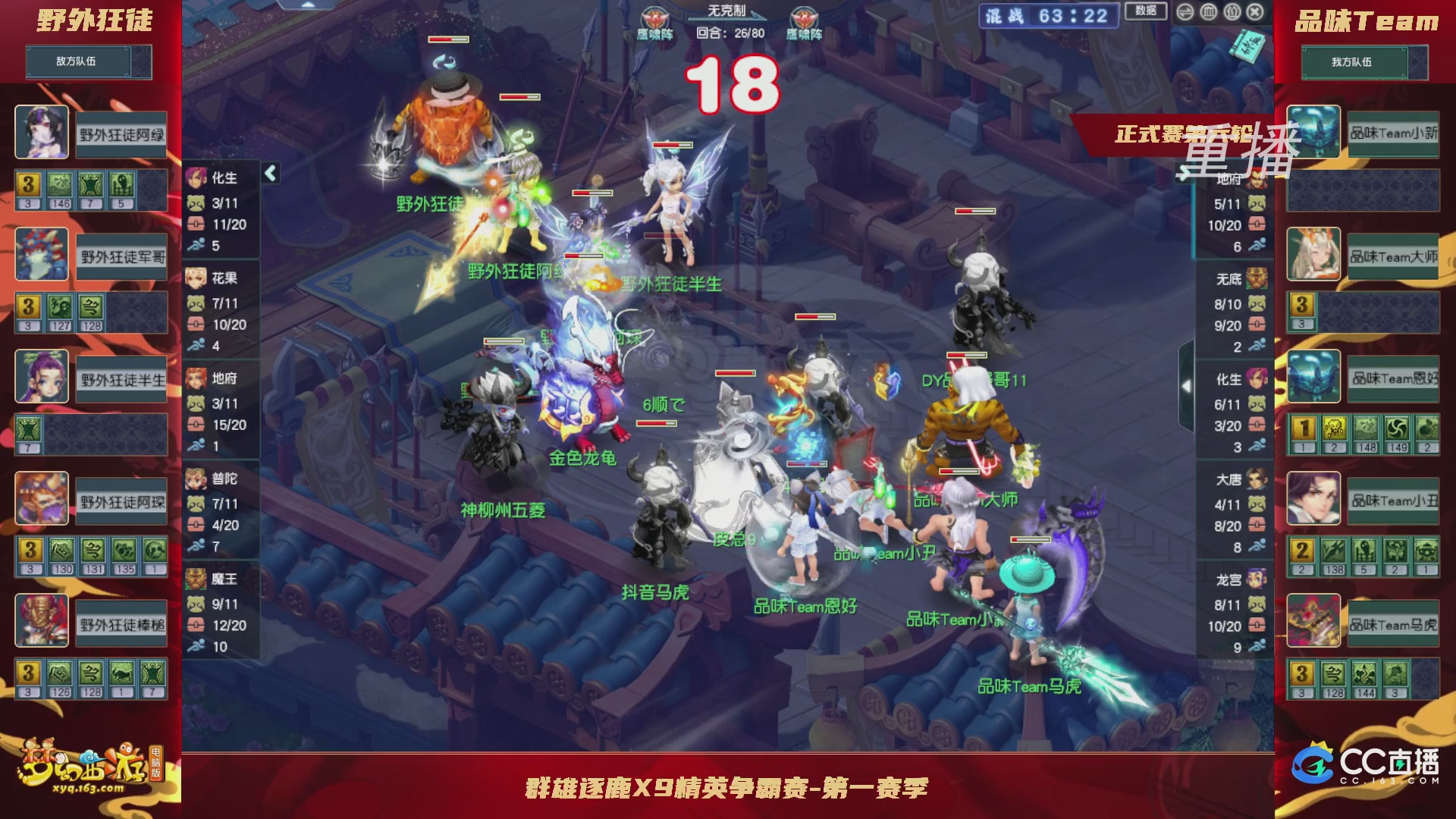This screenshot has height=819, width=1456.
Task: Toggle the effects-mask icon in top toolbar
Action: tap(1207, 12)
